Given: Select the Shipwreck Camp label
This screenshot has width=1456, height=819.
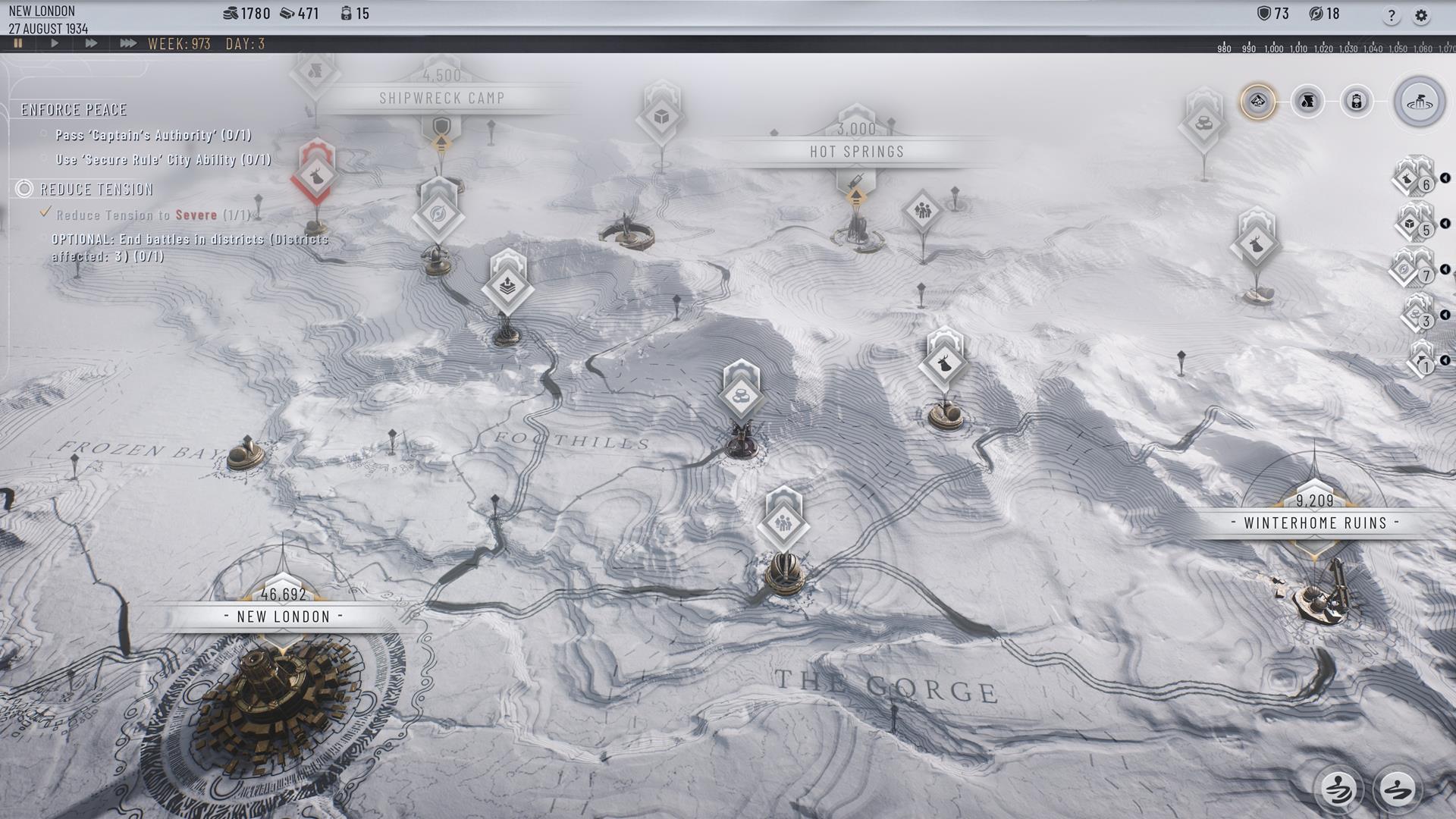Looking at the screenshot, I should (441, 98).
